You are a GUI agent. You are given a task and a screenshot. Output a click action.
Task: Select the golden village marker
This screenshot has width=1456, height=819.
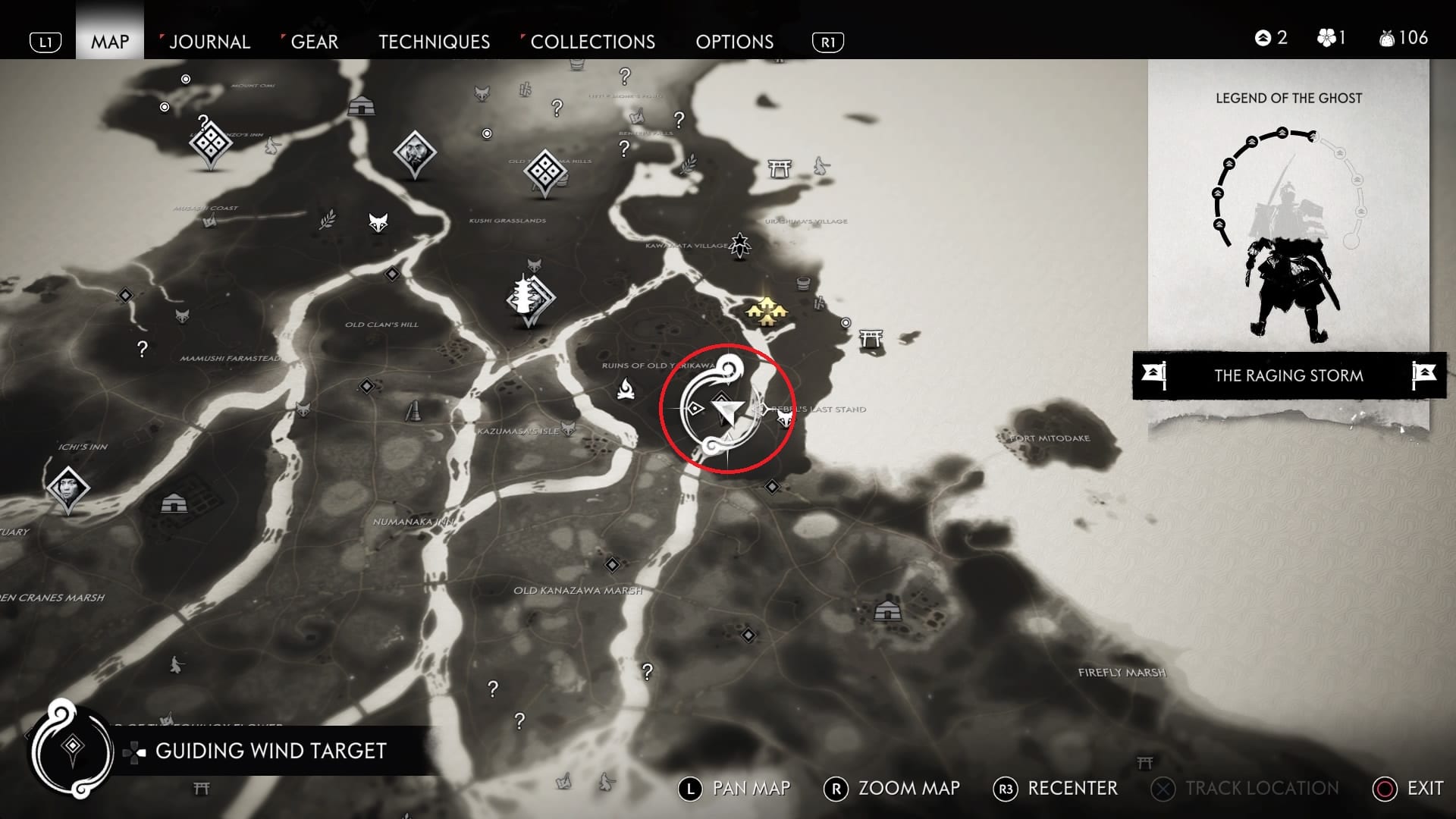[x=766, y=311]
